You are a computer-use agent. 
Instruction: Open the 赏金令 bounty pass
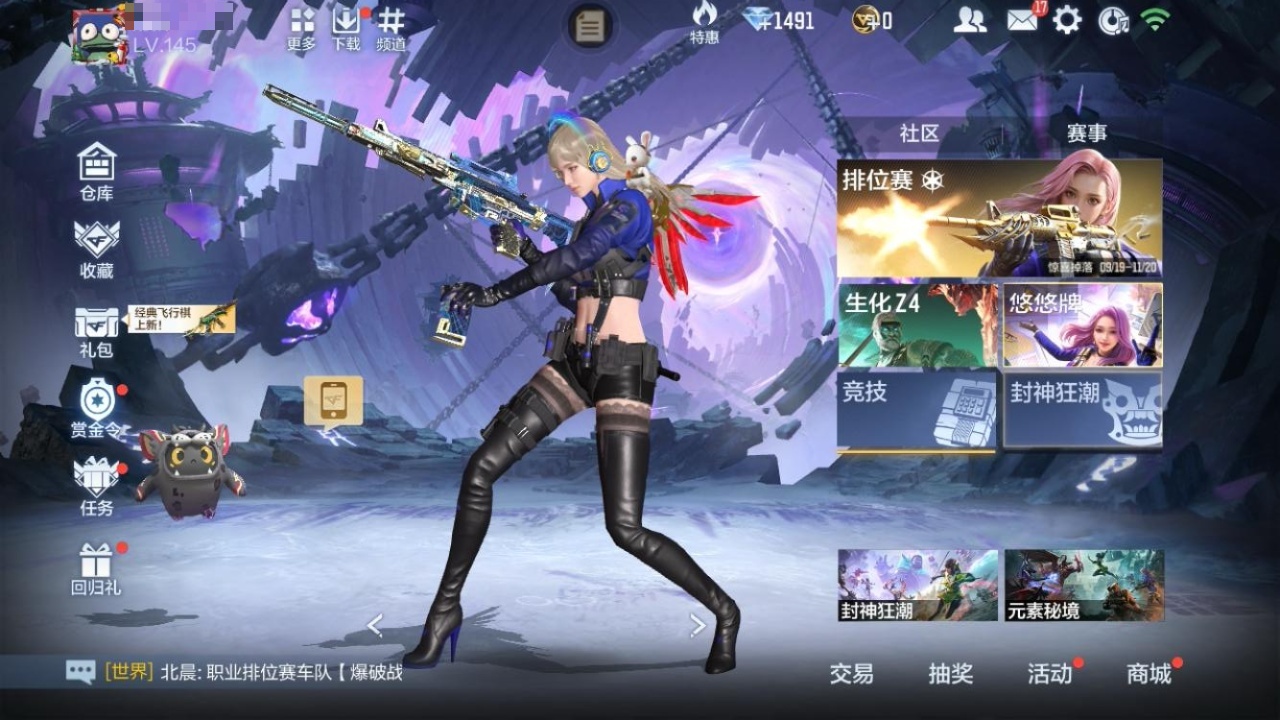tap(99, 408)
